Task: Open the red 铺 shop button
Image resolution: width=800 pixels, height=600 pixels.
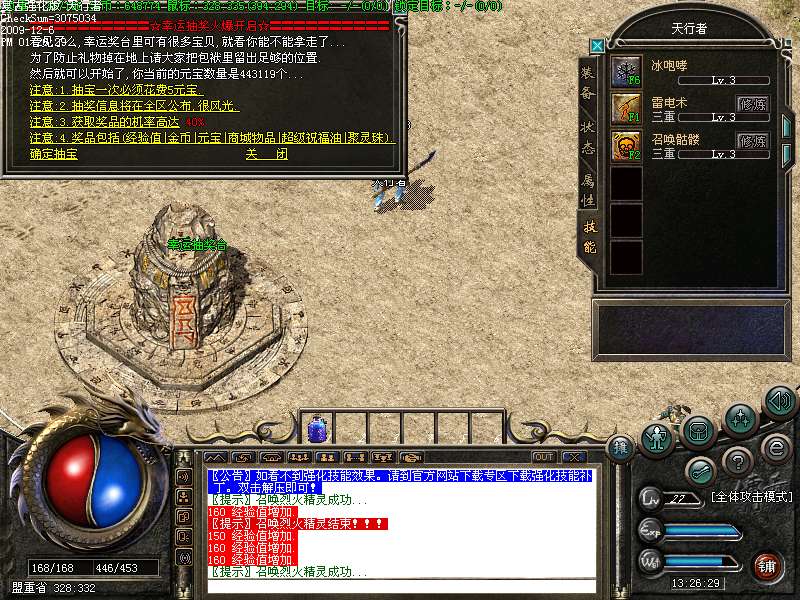Action: (x=767, y=566)
